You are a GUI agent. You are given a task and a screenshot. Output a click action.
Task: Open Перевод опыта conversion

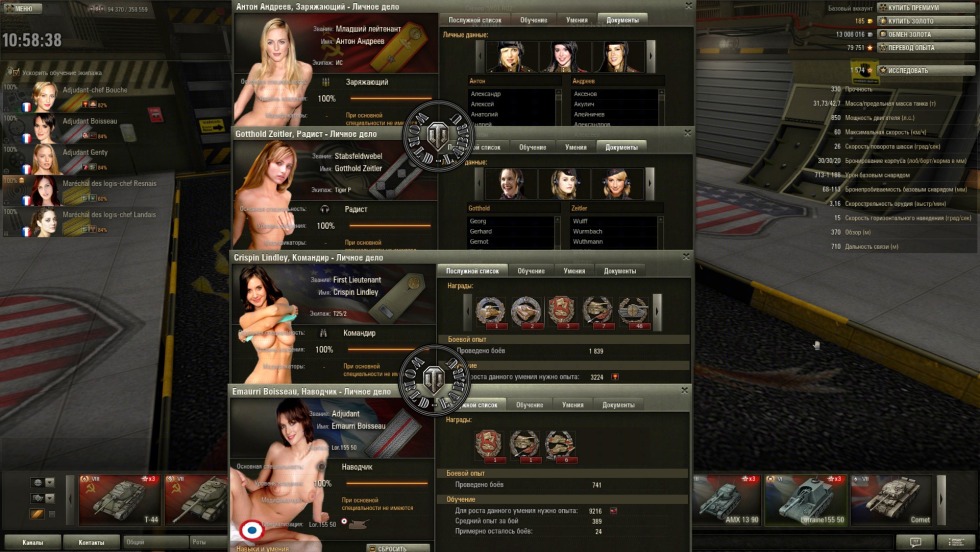pos(908,47)
